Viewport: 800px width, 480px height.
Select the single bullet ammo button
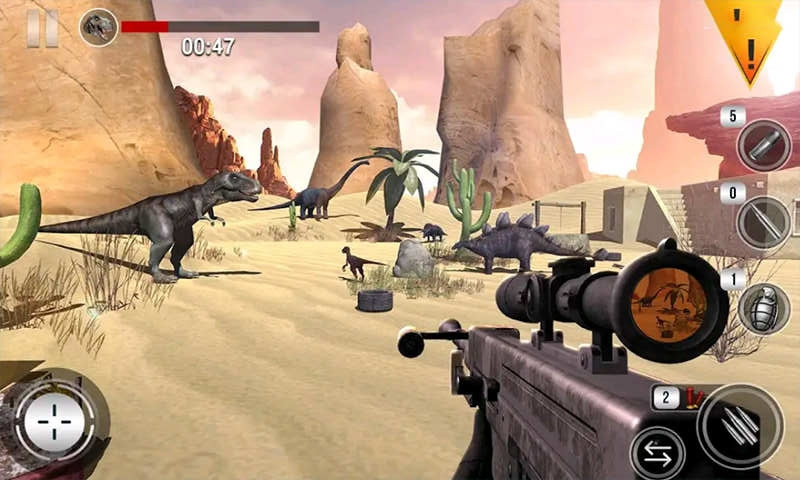point(763,145)
